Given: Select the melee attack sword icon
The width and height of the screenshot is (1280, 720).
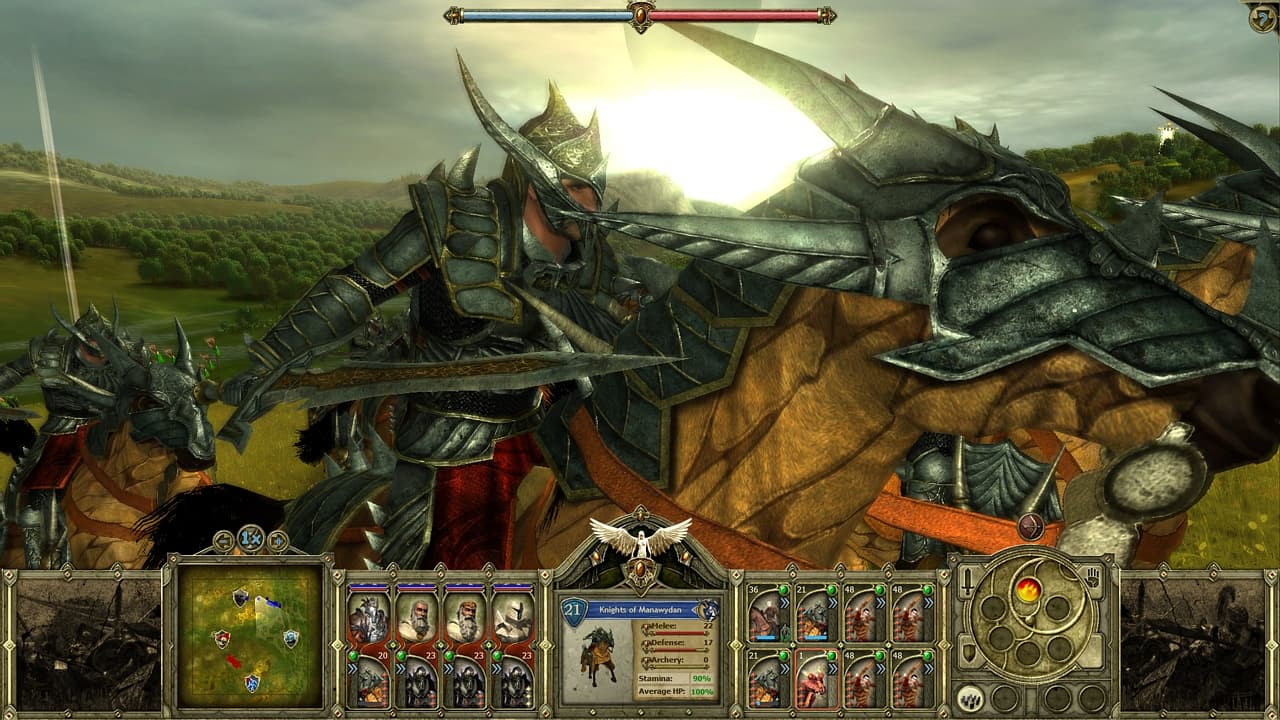Looking at the screenshot, I should point(967,582).
